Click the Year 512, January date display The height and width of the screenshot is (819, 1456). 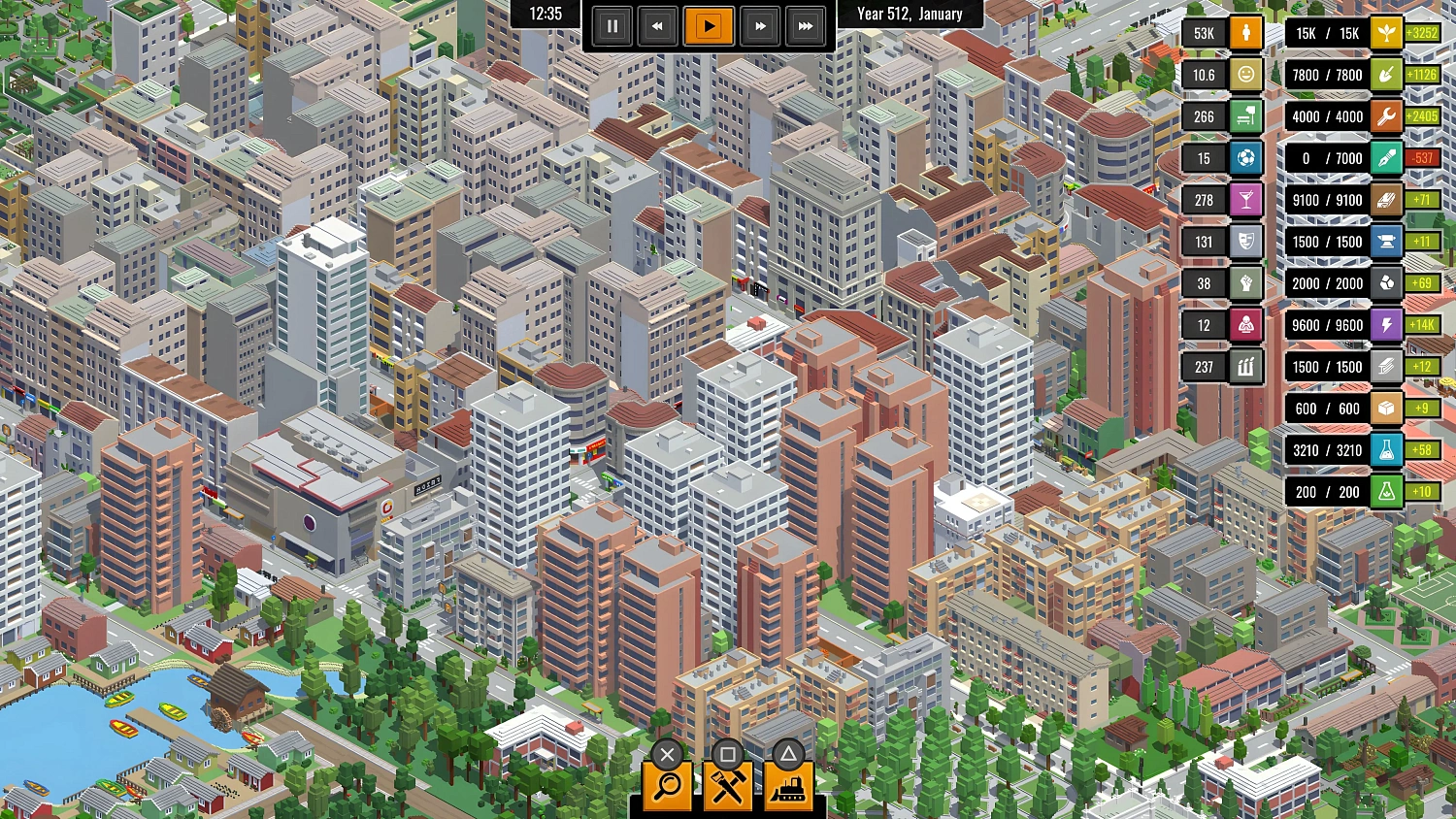click(x=910, y=14)
